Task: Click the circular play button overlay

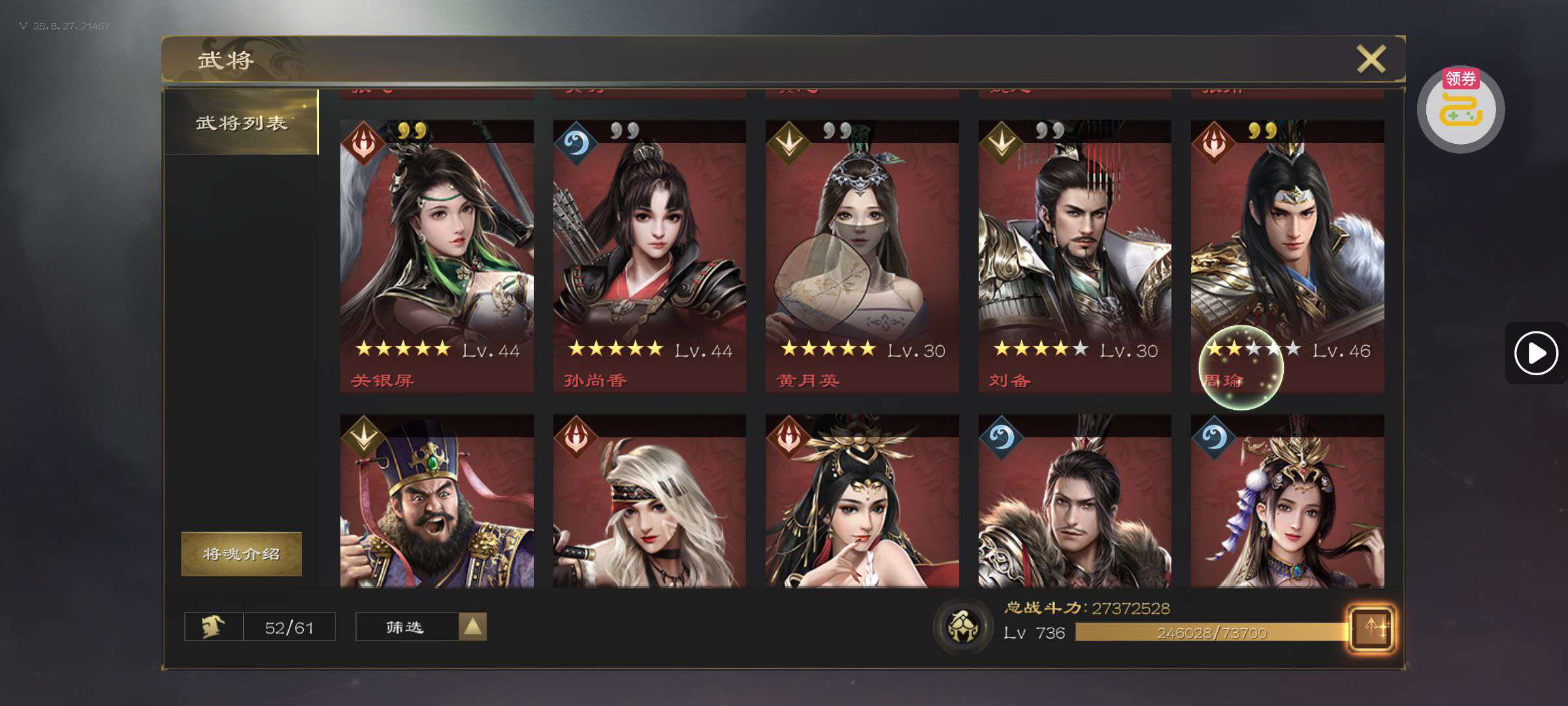Action: [x=1535, y=354]
